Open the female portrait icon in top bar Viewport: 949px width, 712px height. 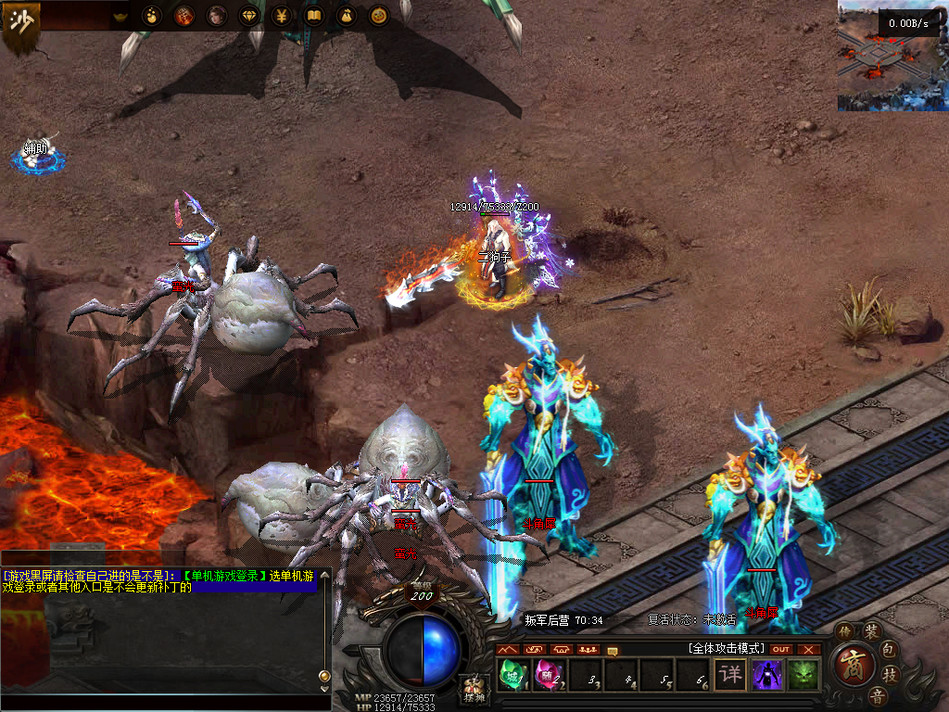pyautogui.click(x=217, y=16)
